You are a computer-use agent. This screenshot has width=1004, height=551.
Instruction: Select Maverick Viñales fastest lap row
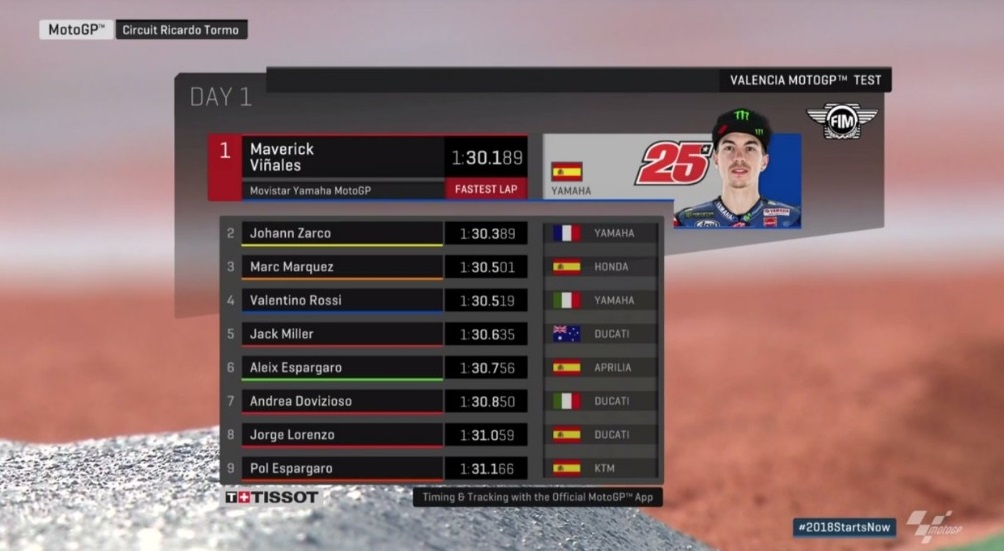[367, 167]
